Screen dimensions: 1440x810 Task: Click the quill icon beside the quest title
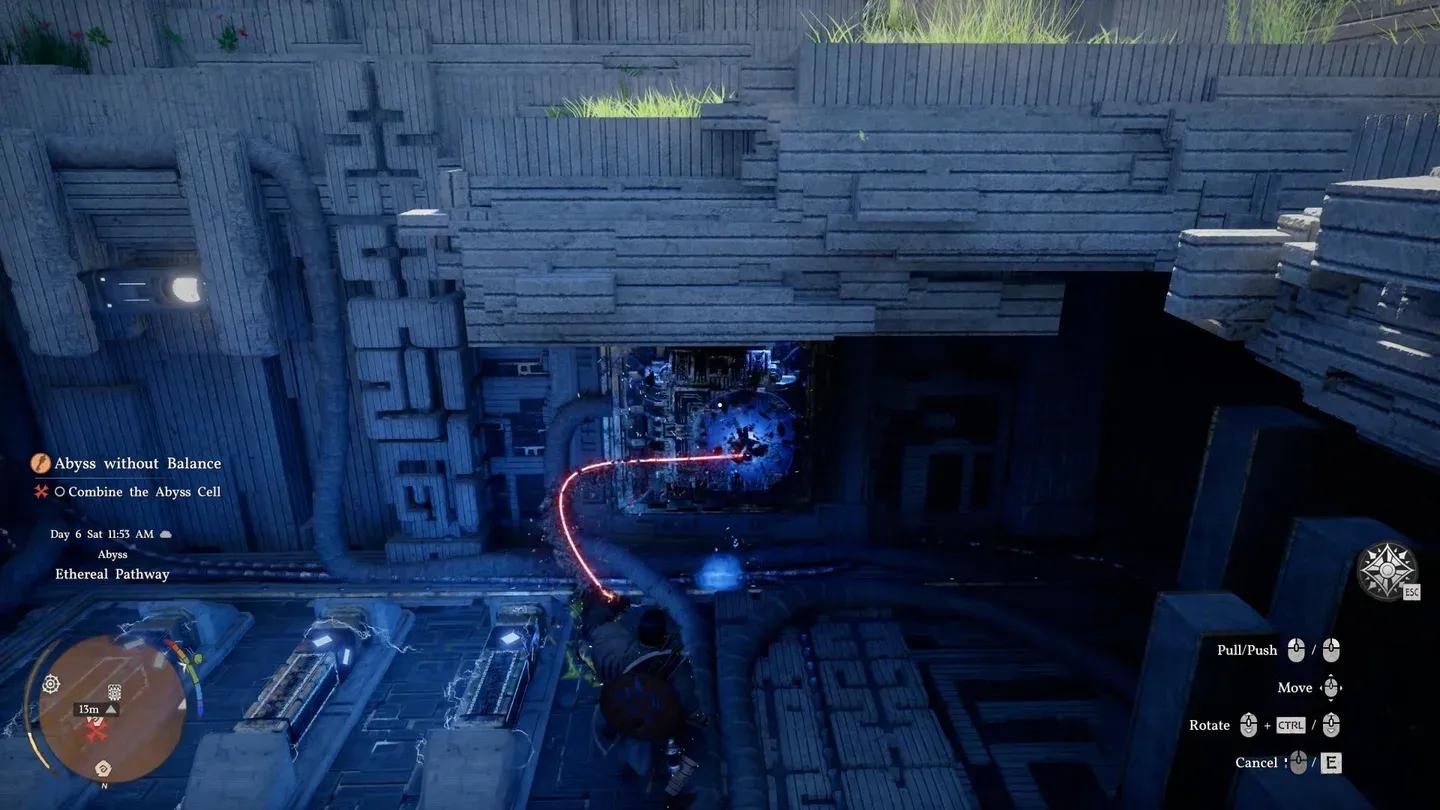[x=41, y=463]
